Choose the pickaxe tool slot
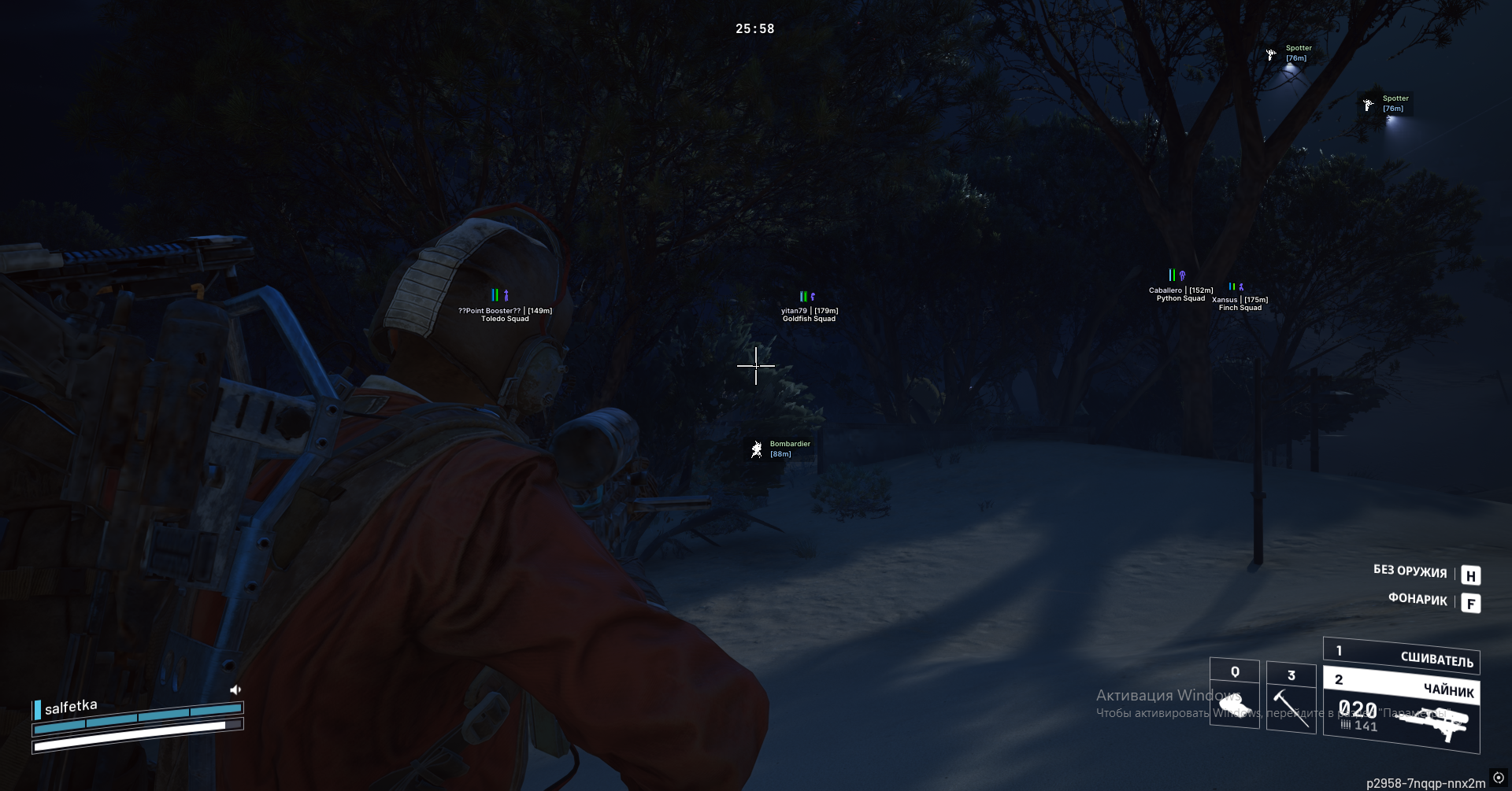Viewport: 1512px width, 791px height. point(1291,698)
